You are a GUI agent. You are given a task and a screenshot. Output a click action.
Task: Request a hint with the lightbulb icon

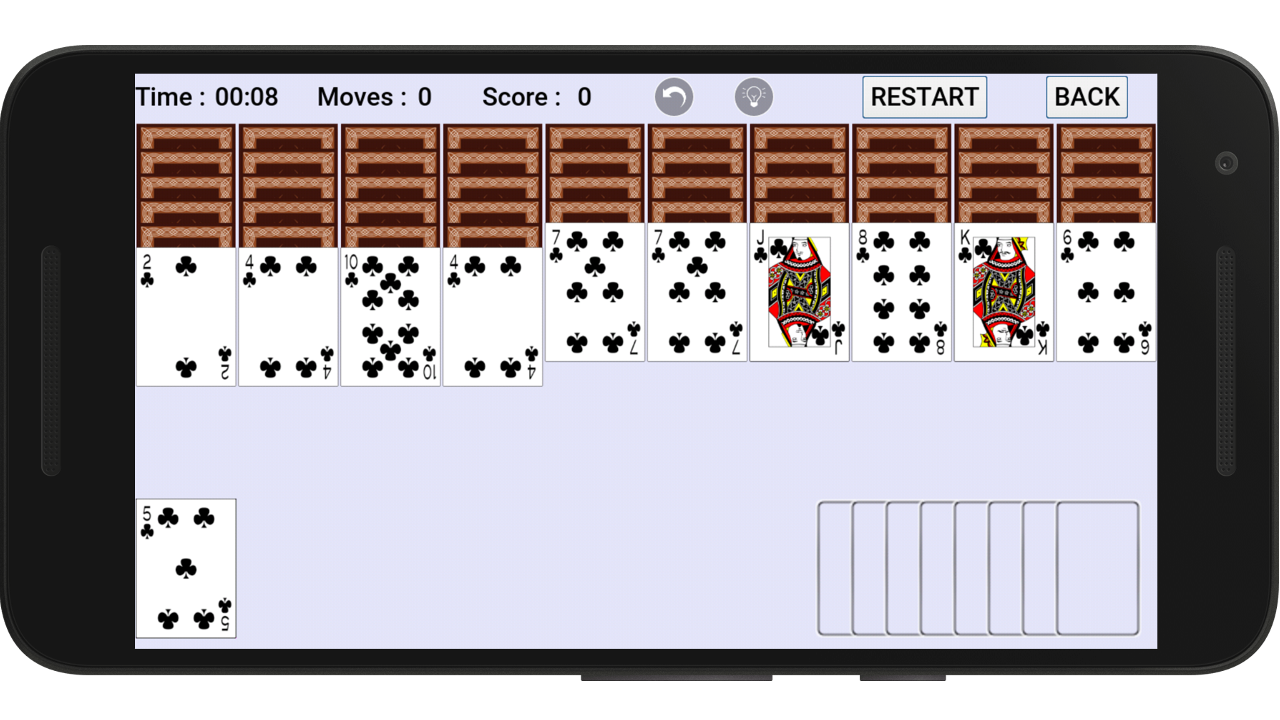754,97
